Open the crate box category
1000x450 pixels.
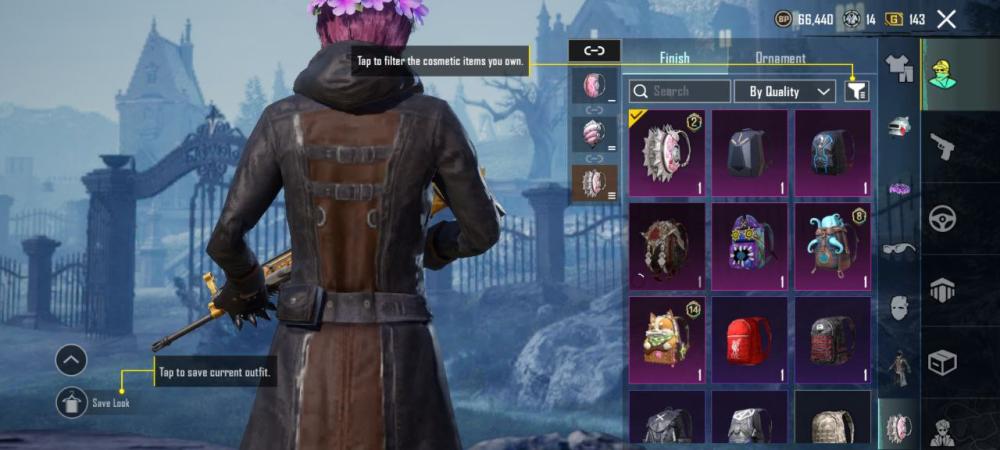[942, 362]
